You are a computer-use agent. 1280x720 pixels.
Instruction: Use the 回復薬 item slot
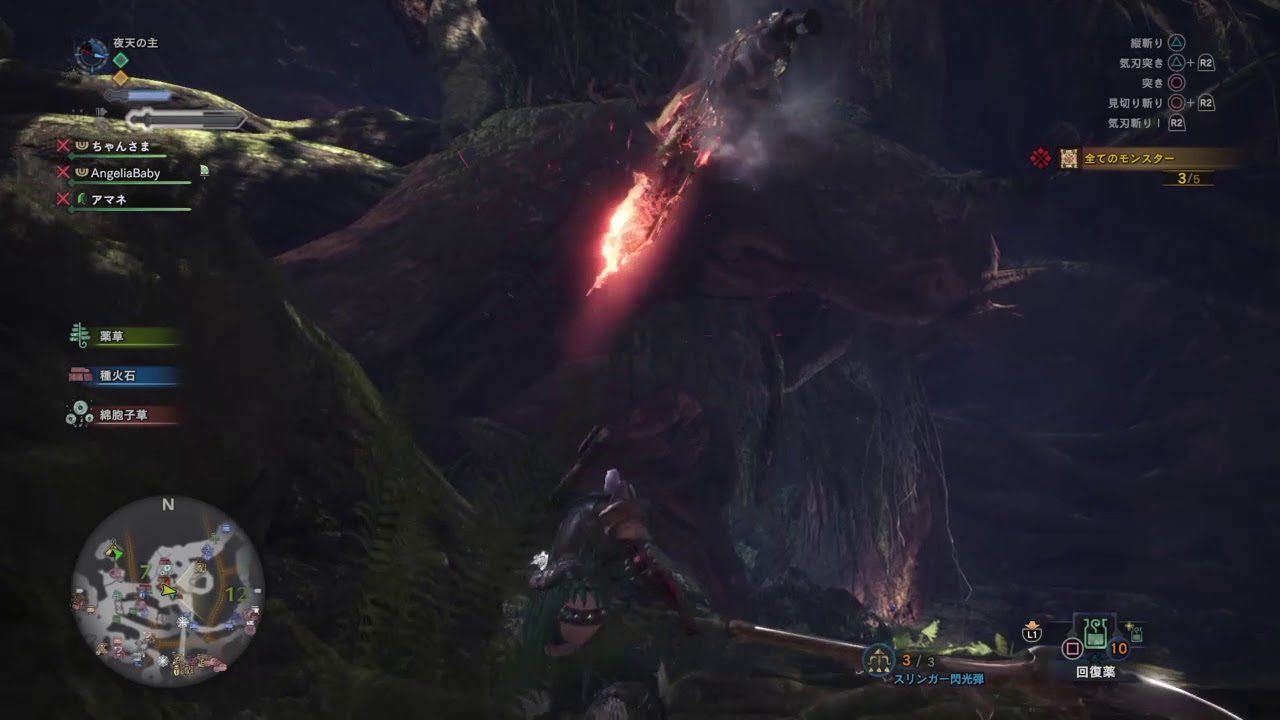point(1095,638)
